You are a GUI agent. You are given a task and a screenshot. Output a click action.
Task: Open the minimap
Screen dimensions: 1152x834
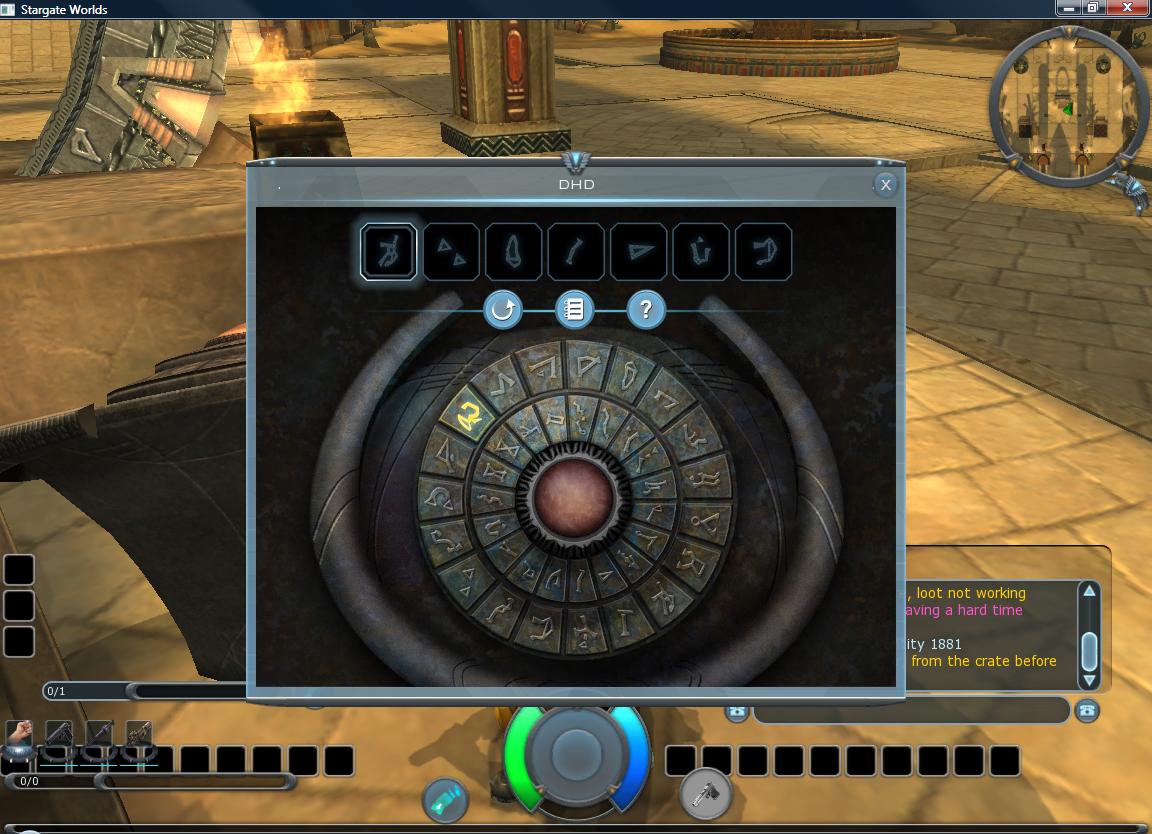point(1068,105)
